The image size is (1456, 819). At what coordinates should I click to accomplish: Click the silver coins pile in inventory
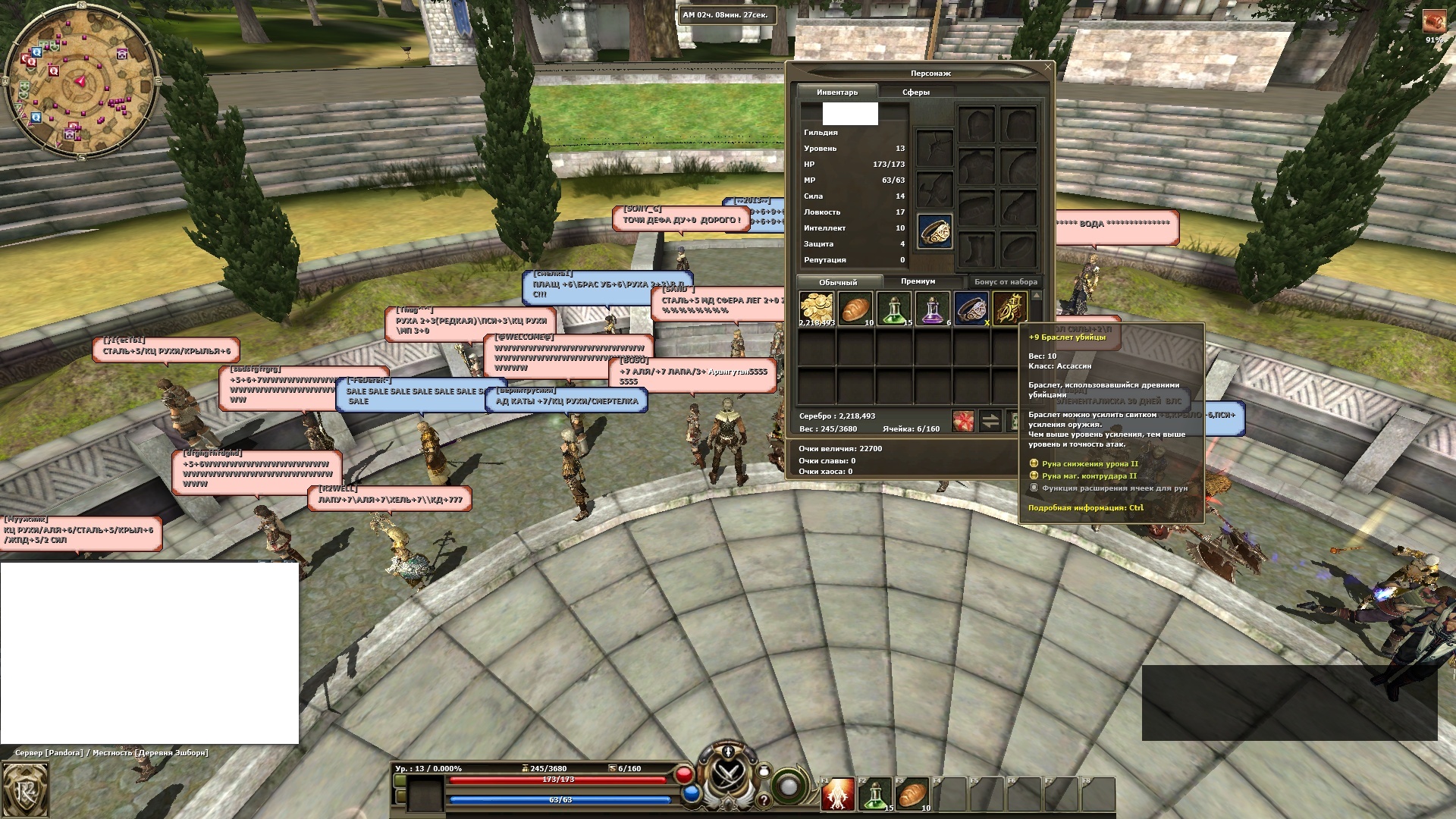(817, 309)
